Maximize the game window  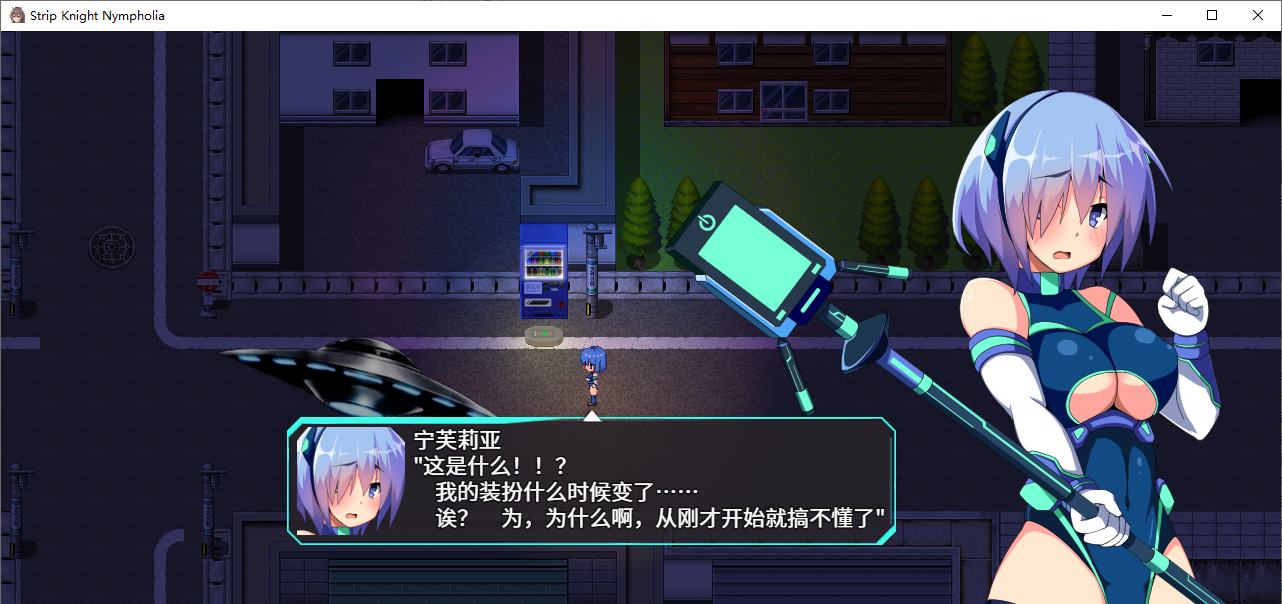click(1212, 15)
